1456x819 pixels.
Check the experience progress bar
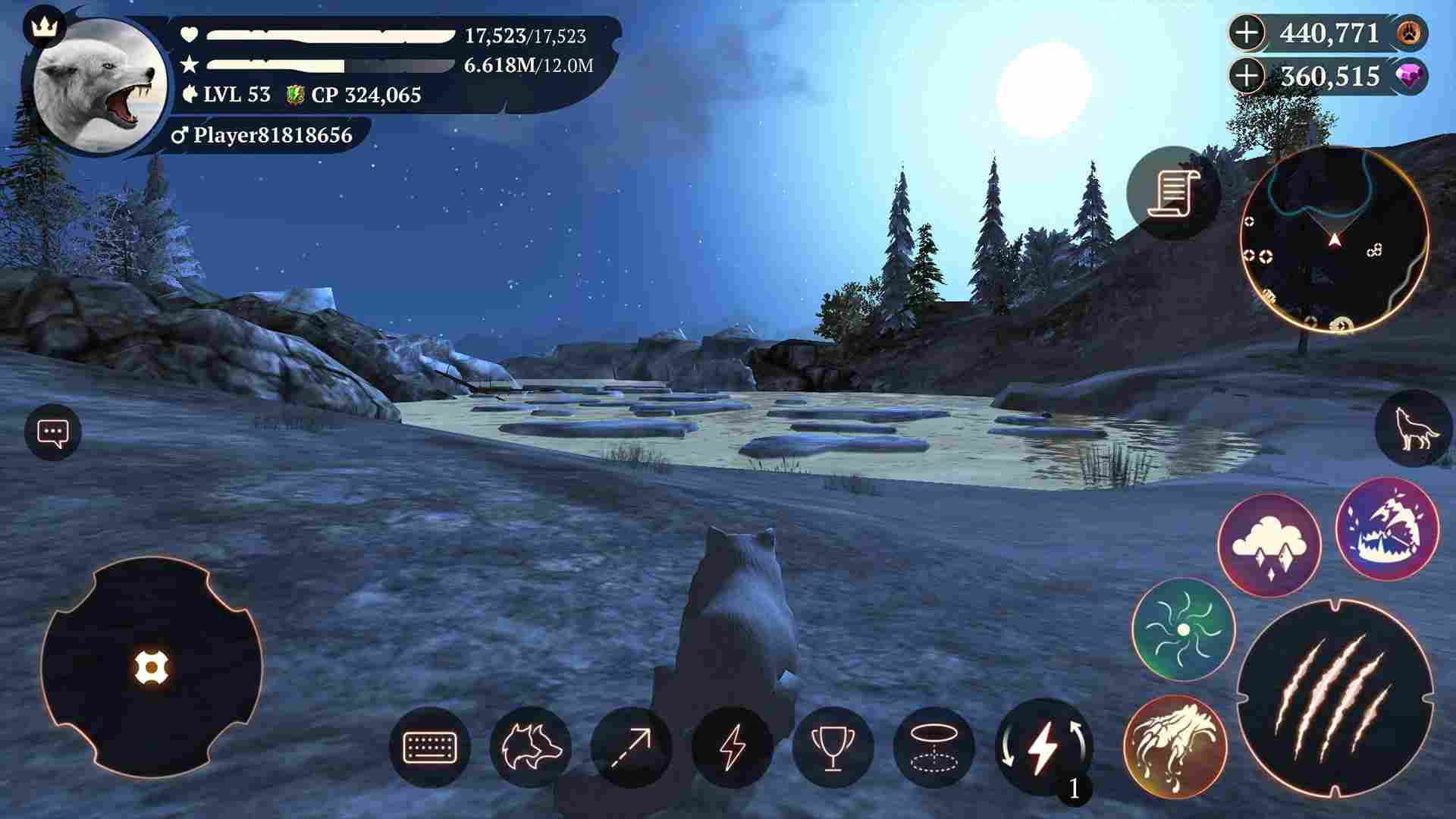coord(326,64)
